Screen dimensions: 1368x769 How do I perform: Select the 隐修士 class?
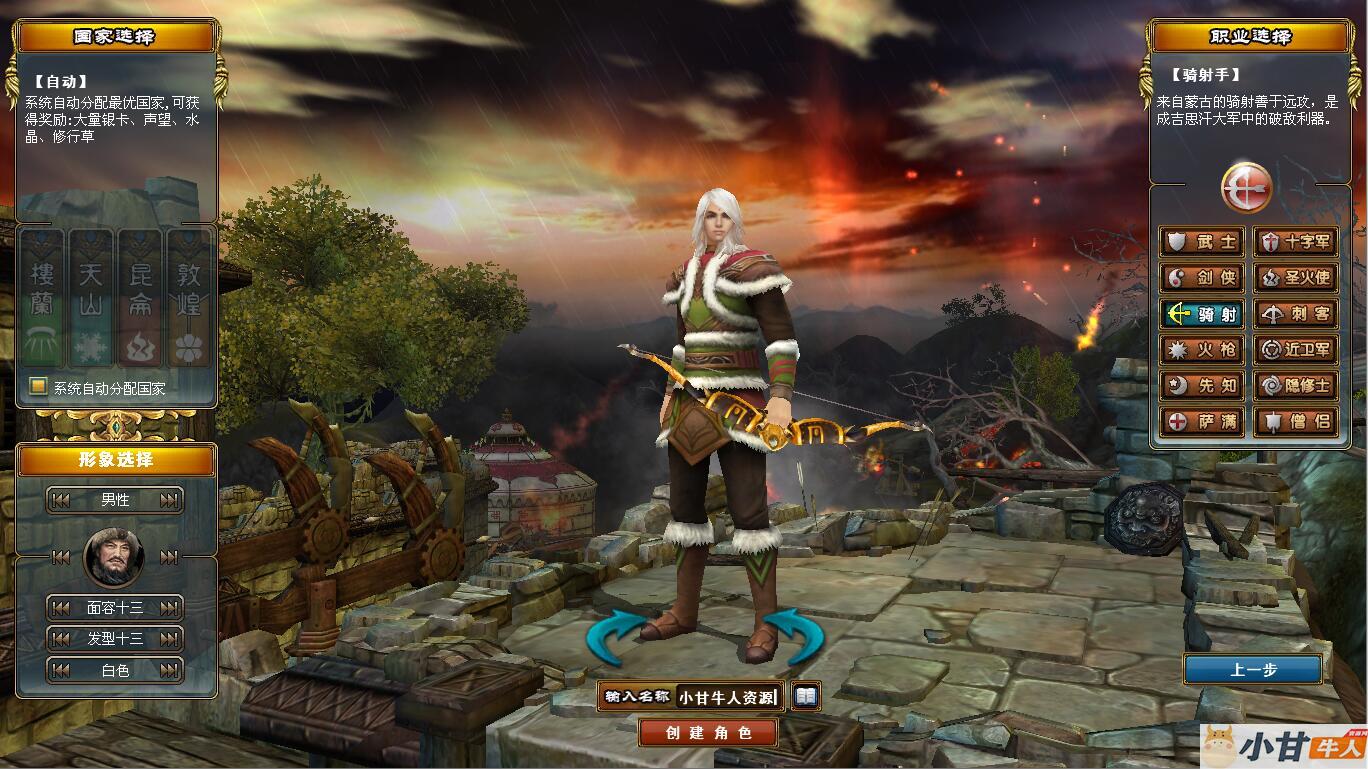tap(1296, 386)
